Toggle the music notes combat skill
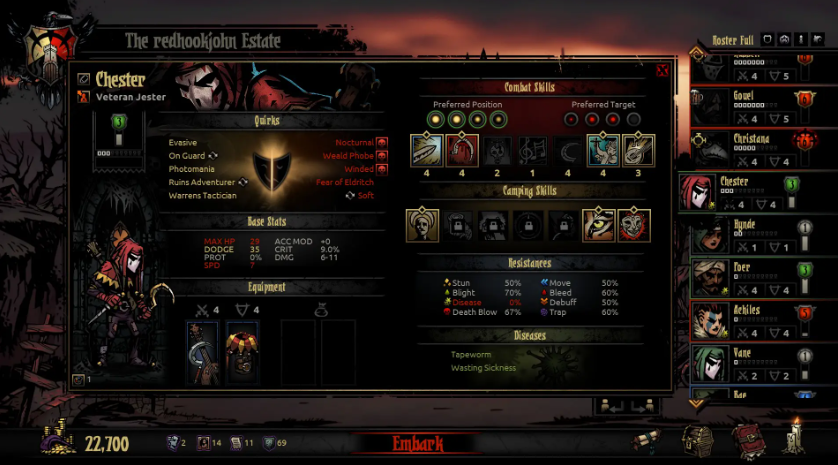Screen dimensions: 838x465 point(532,150)
